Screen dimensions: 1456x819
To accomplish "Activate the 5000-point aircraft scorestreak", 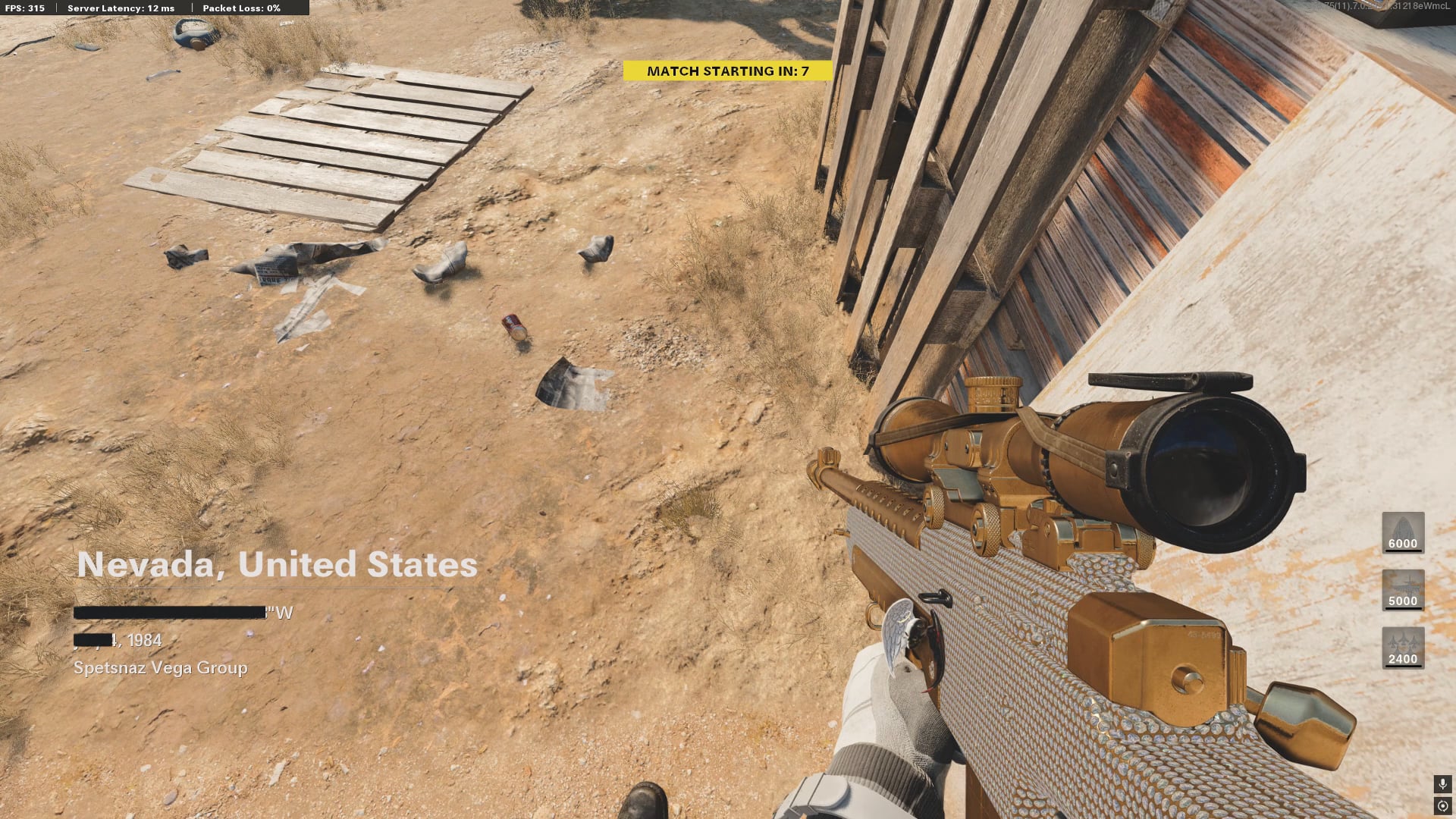I will [x=1402, y=589].
